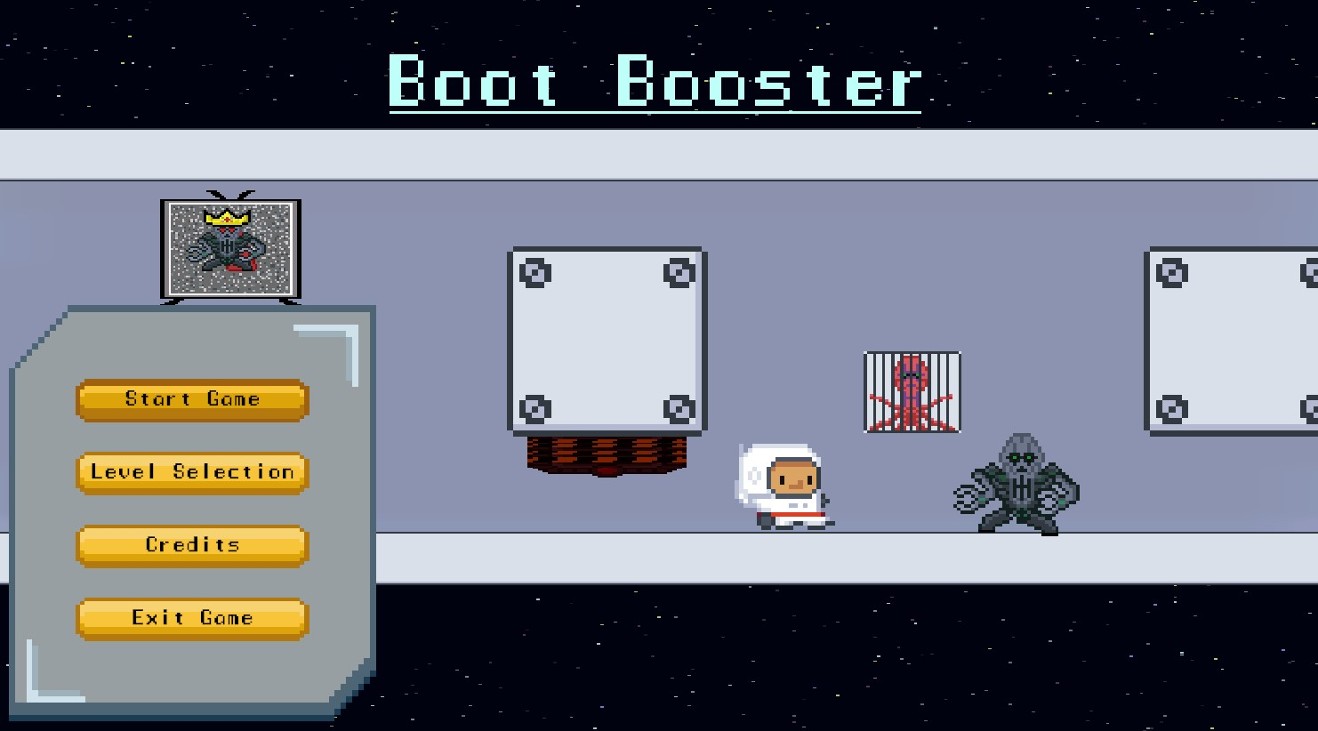
Task: View the Credits
Action: (191, 545)
